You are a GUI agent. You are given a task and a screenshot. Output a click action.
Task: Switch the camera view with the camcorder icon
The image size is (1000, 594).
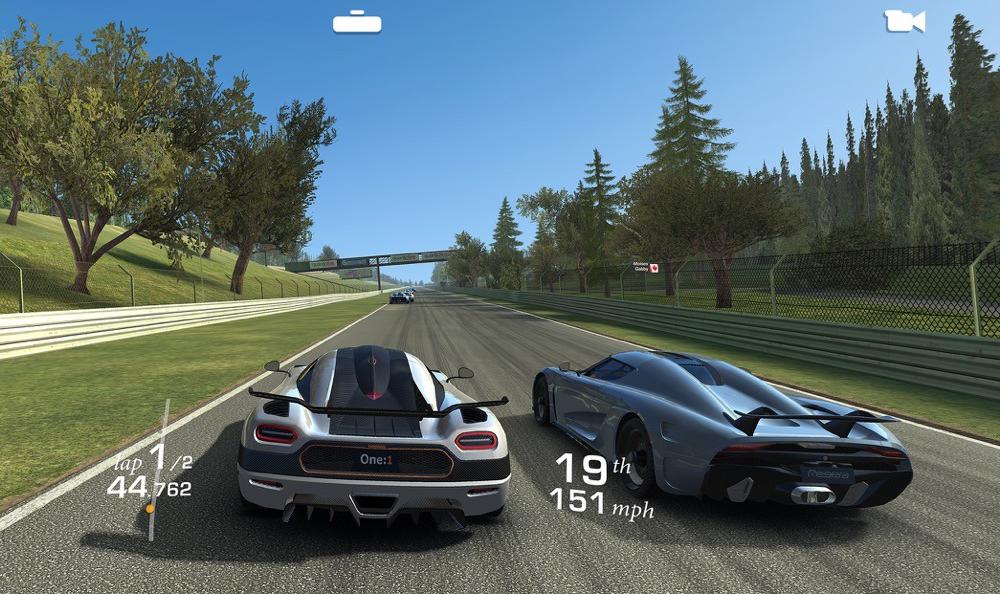pyautogui.click(x=904, y=21)
